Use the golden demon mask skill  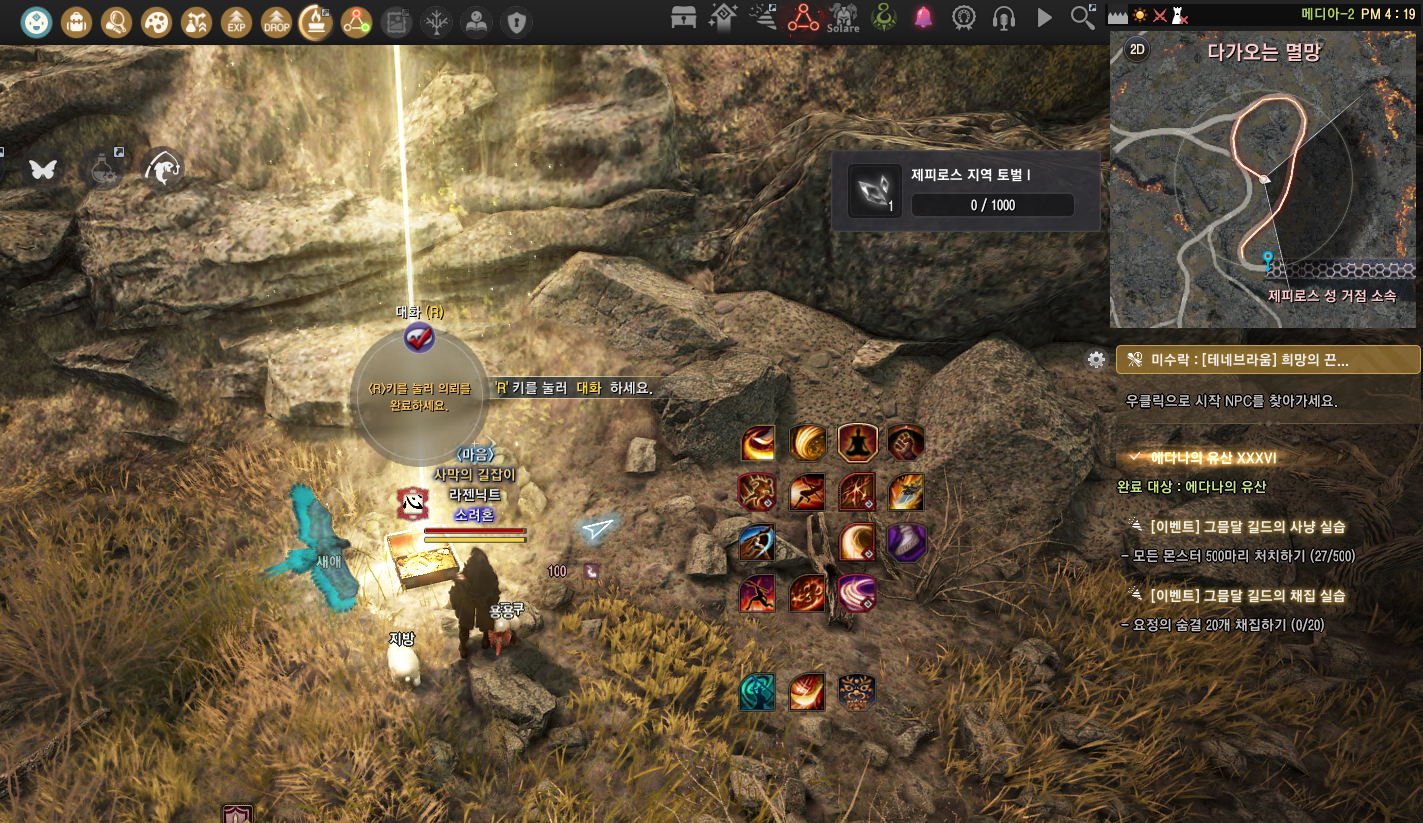click(857, 691)
